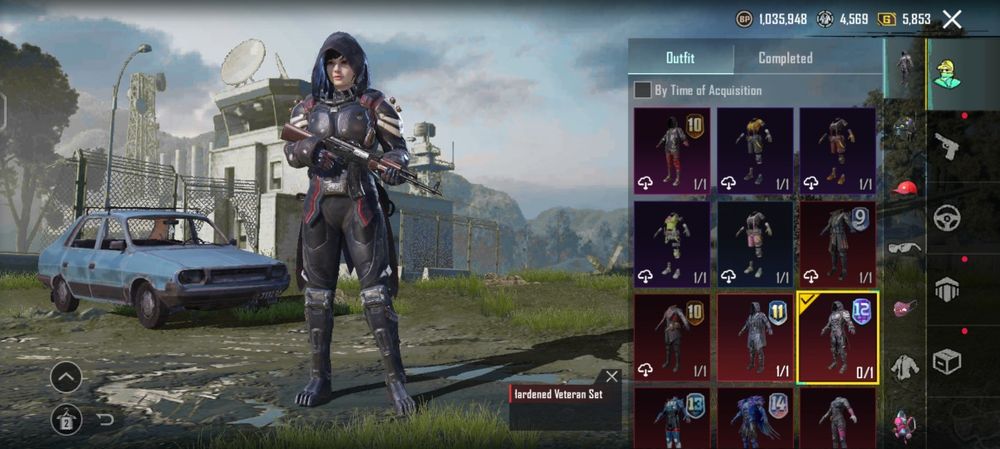Viewport: 1000px width, 449px height.
Task: Expand the up-arrow circle button
Action: coord(66,377)
